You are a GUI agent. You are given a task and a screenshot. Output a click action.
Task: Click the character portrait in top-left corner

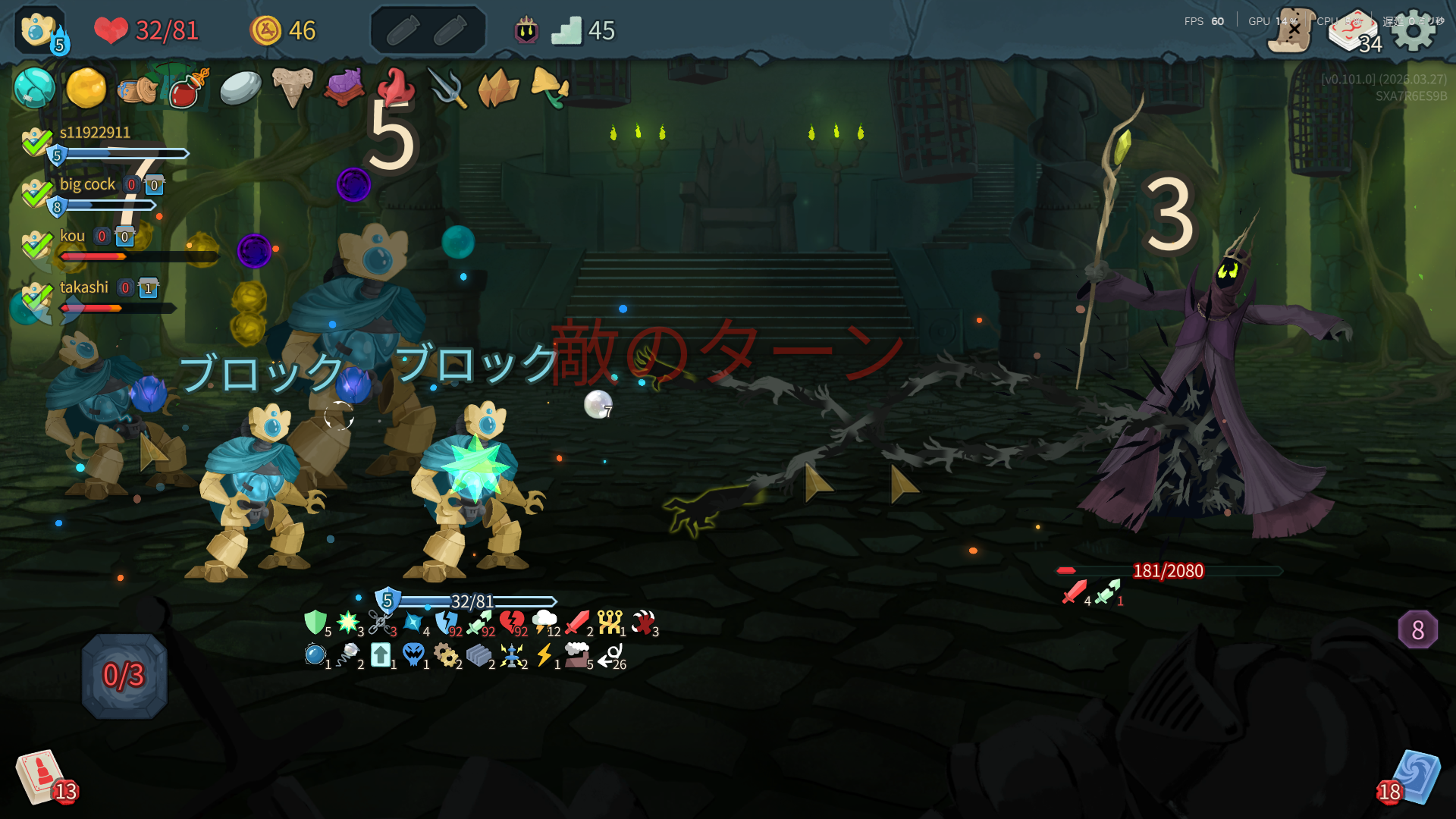(39, 30)
